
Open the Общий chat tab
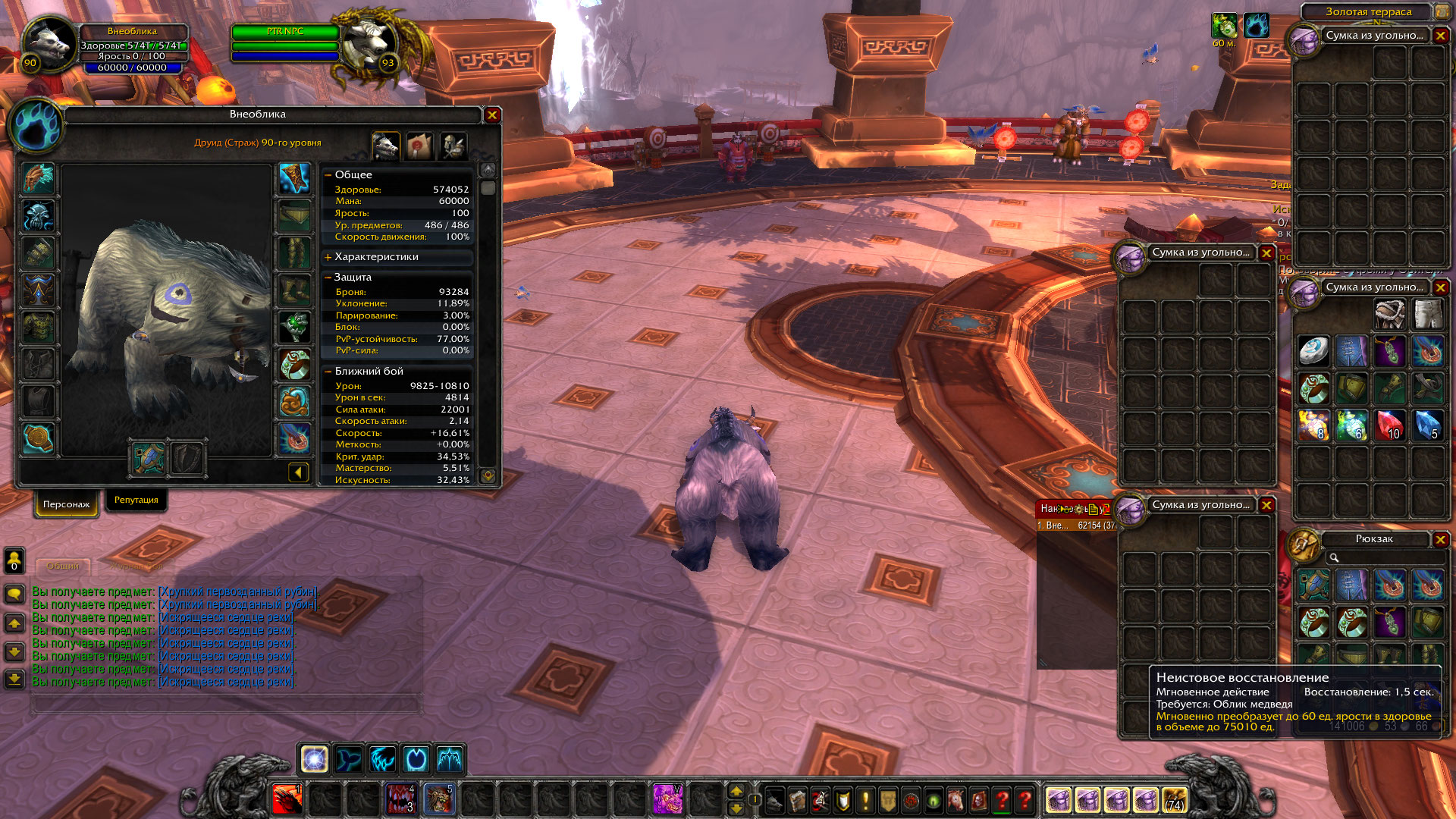point(62,566)
